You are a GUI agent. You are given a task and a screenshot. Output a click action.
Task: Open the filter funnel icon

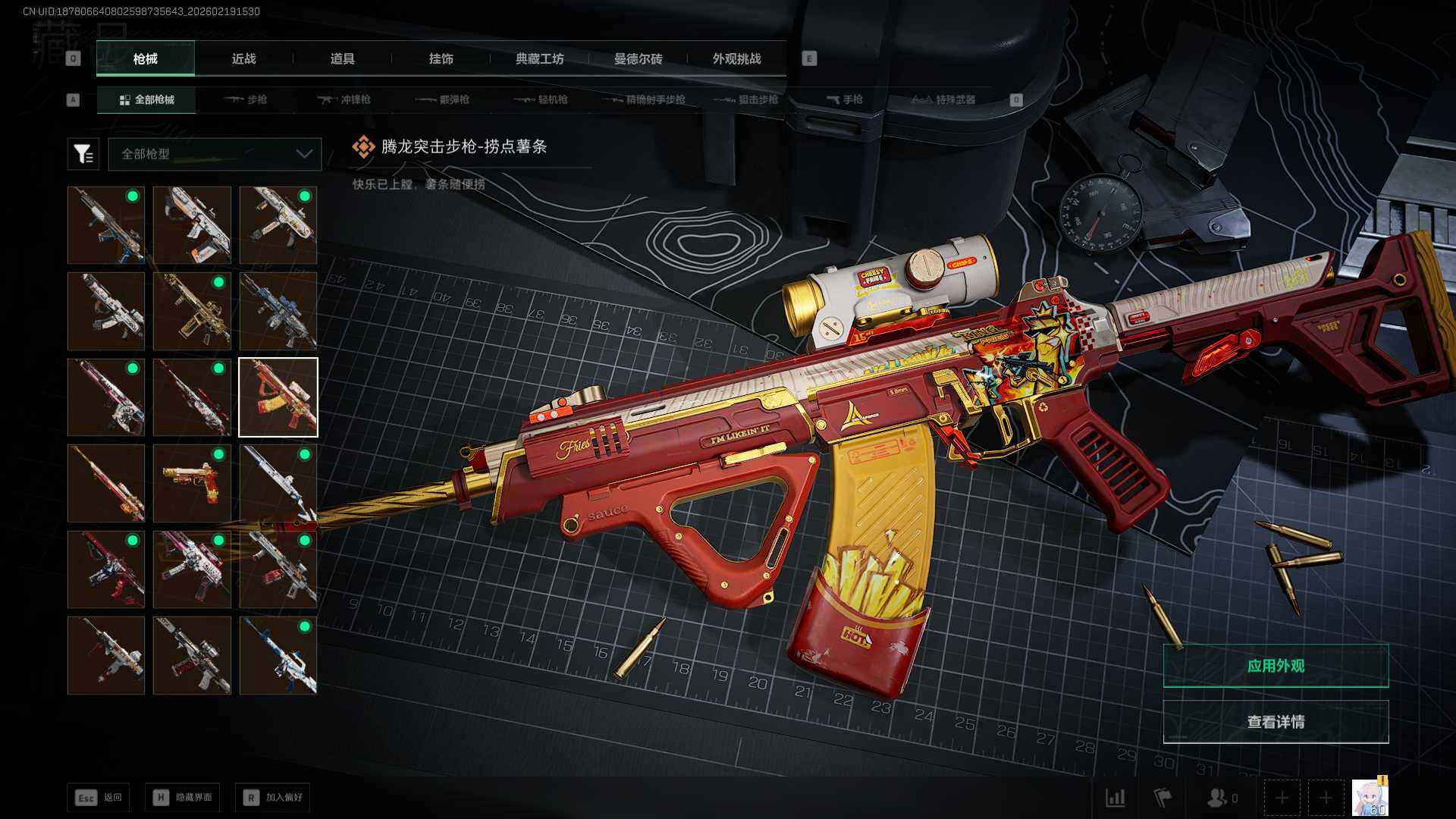tap(83, 154)
